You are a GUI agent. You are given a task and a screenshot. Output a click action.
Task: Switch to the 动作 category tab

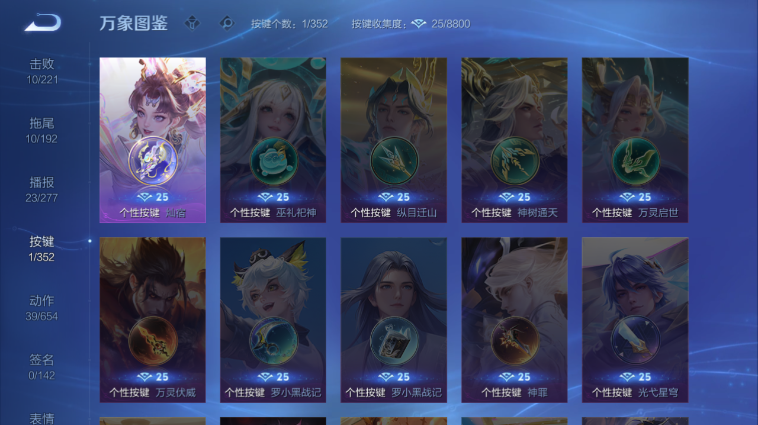coord(41,307)
